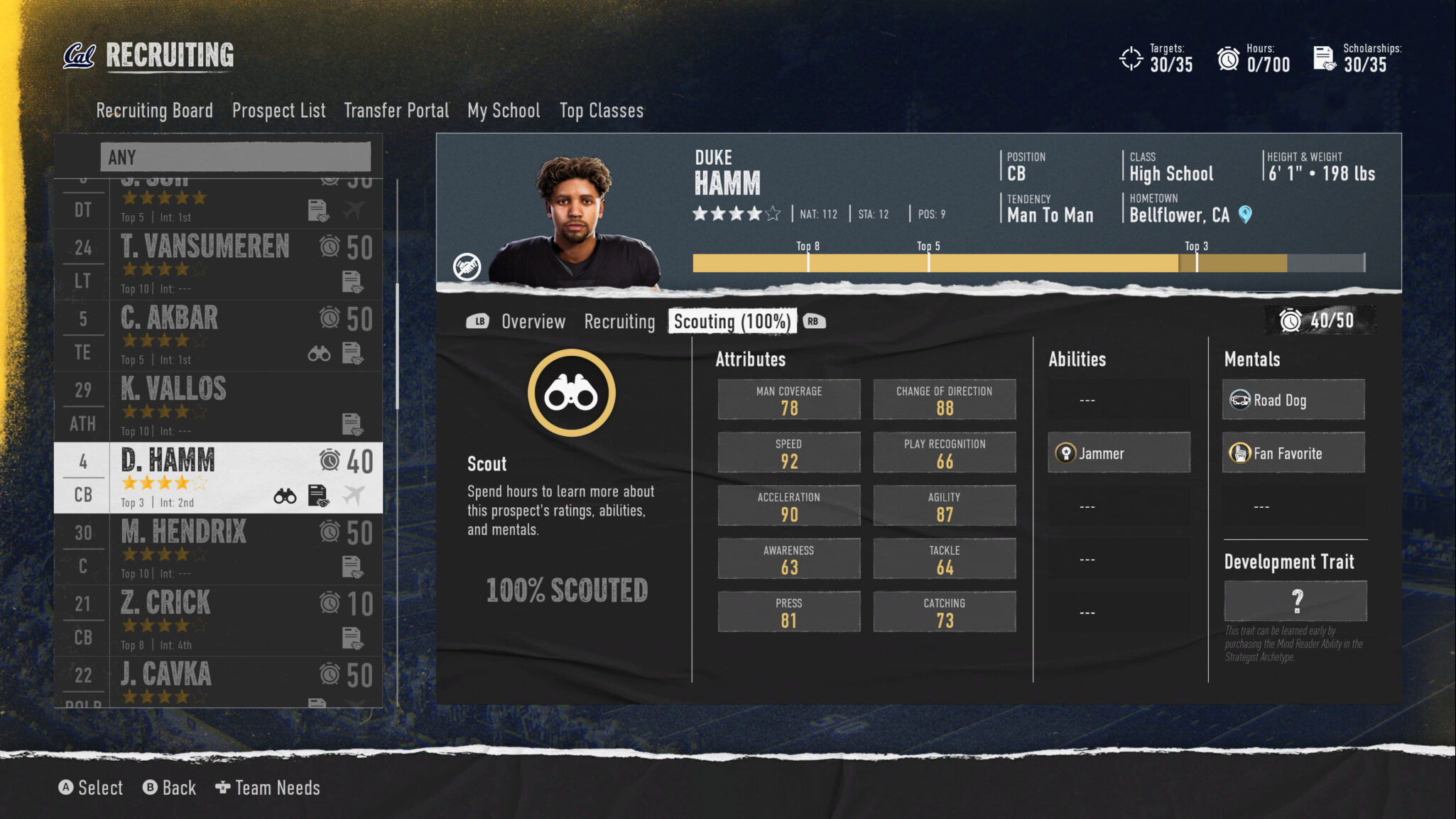The image size is (1456, 819).
Task: Open the Recruiting Board tab
Action: tap(154, 111)
